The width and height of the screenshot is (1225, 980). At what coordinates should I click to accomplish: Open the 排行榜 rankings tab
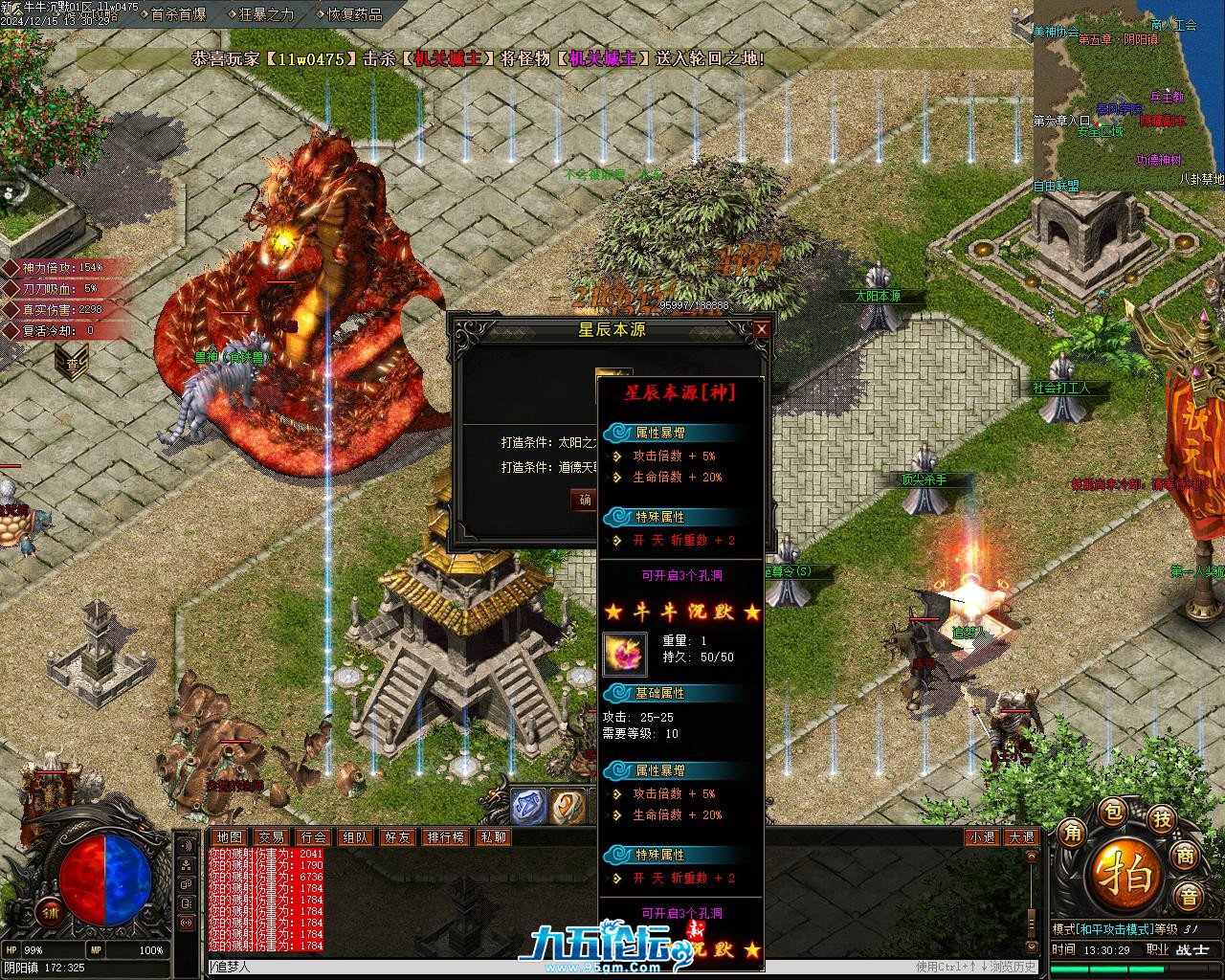click(446, 837)
